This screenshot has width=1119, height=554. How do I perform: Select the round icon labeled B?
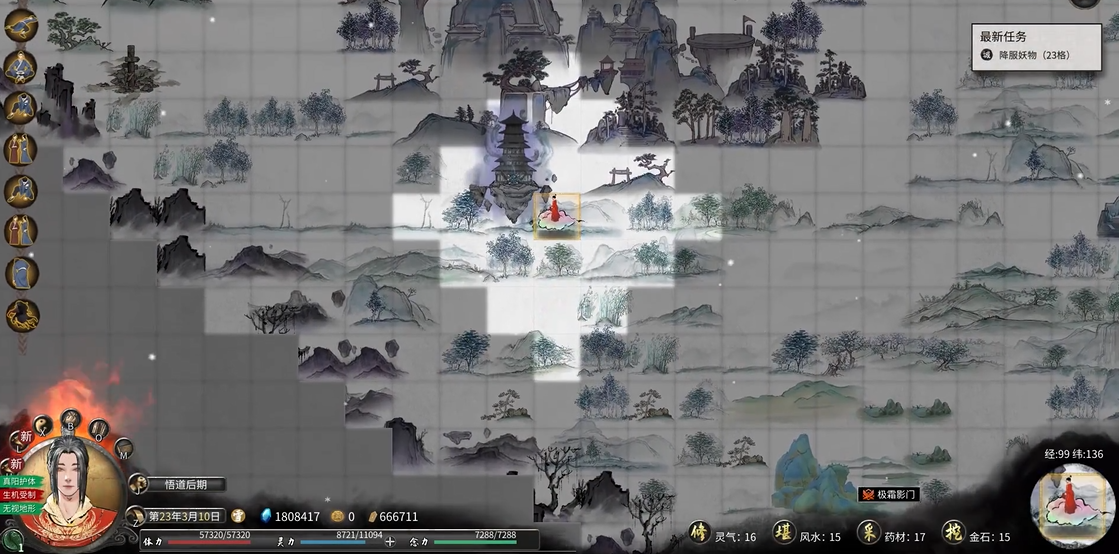[x=70, y=417]
